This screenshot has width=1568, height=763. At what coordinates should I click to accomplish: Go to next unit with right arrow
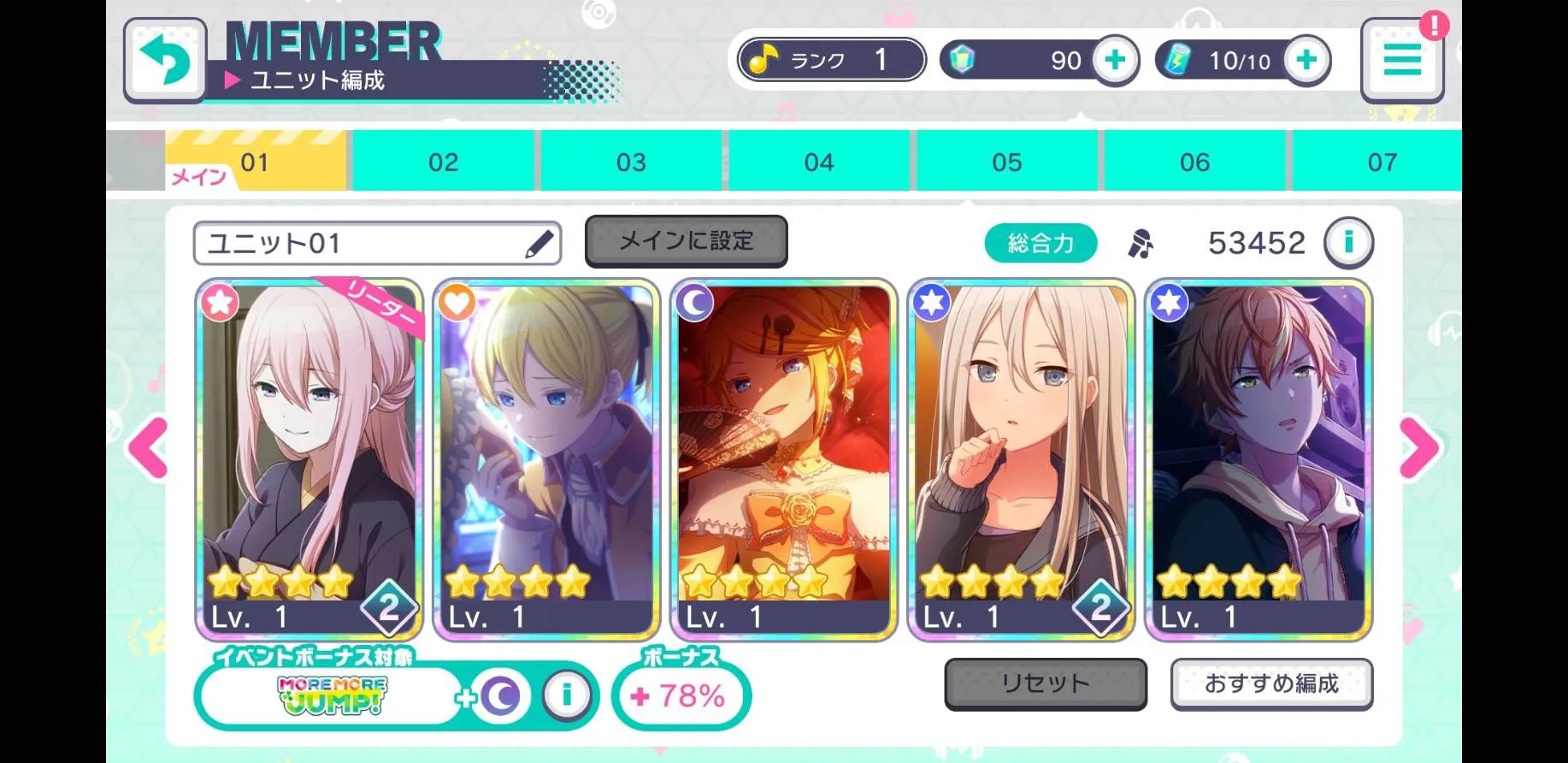(x=1419, y=447)
